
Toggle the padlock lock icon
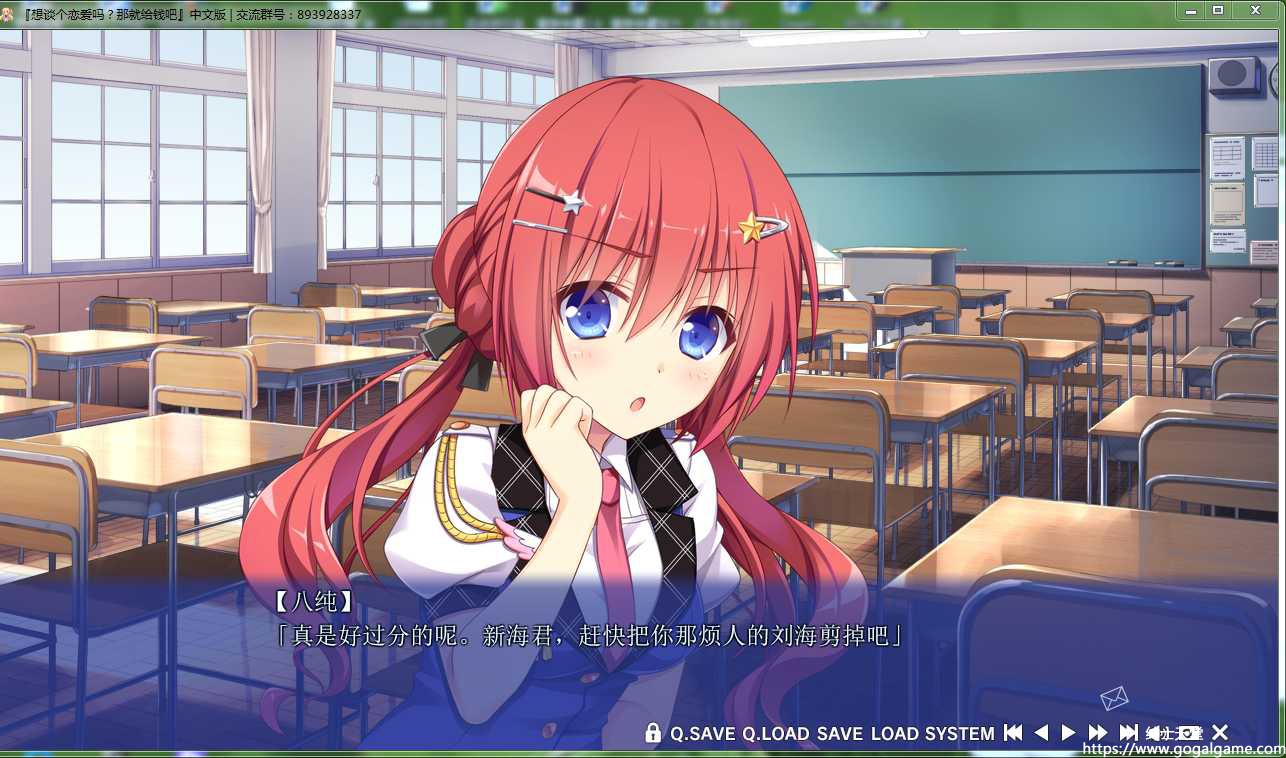pyautogui.click(x=653, y=733)
